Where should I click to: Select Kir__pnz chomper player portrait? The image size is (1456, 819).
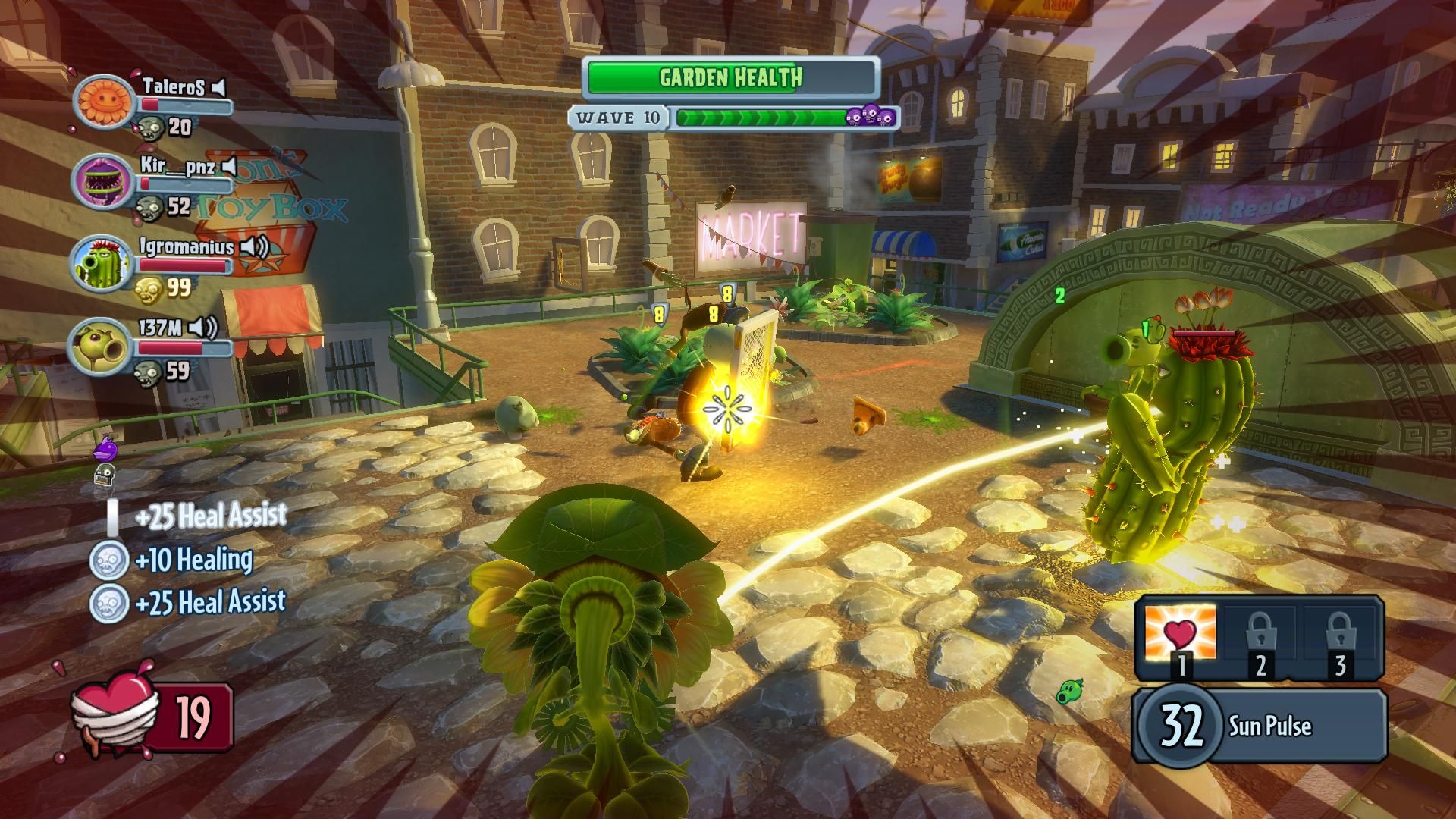pos(102,182)
